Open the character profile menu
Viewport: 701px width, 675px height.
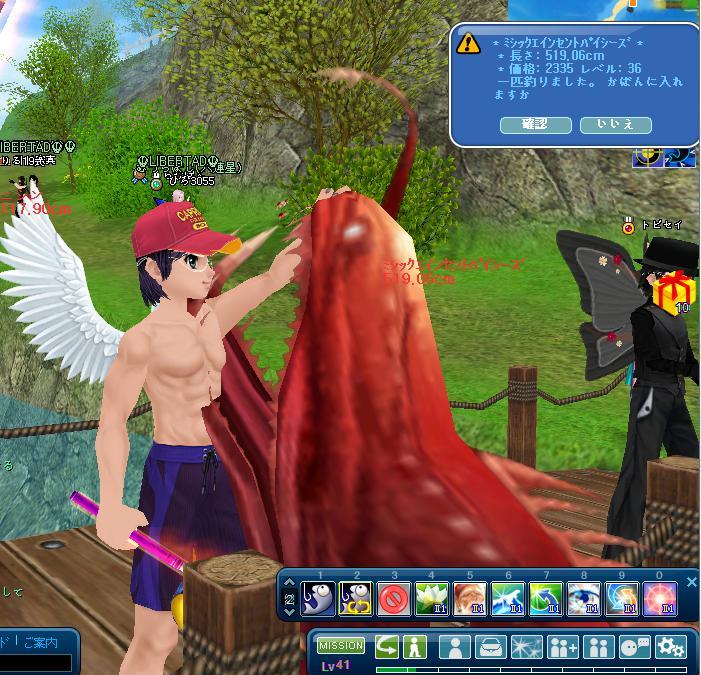point(454,647)
